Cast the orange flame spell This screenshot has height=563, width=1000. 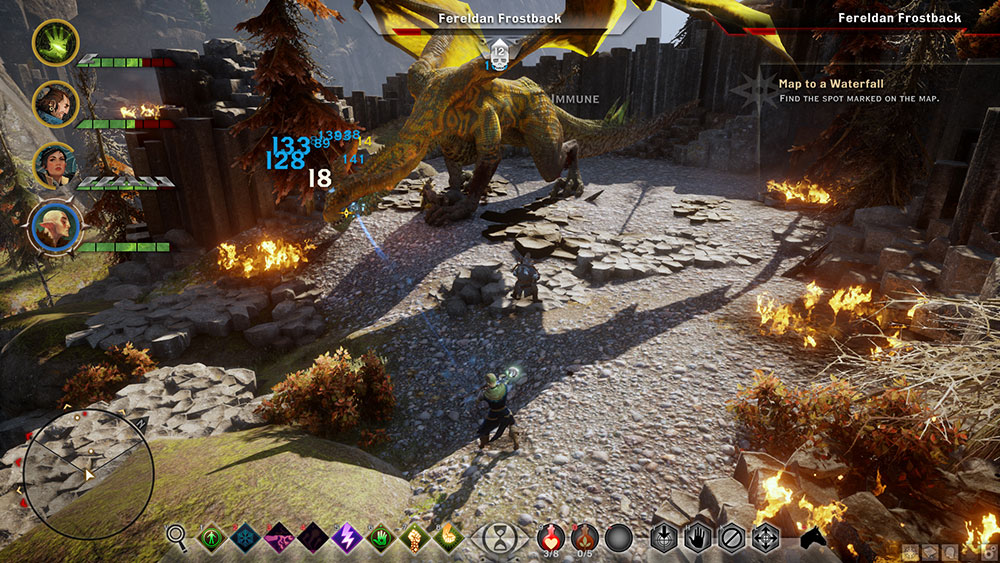pyautogui.click(x=447, y=538)
